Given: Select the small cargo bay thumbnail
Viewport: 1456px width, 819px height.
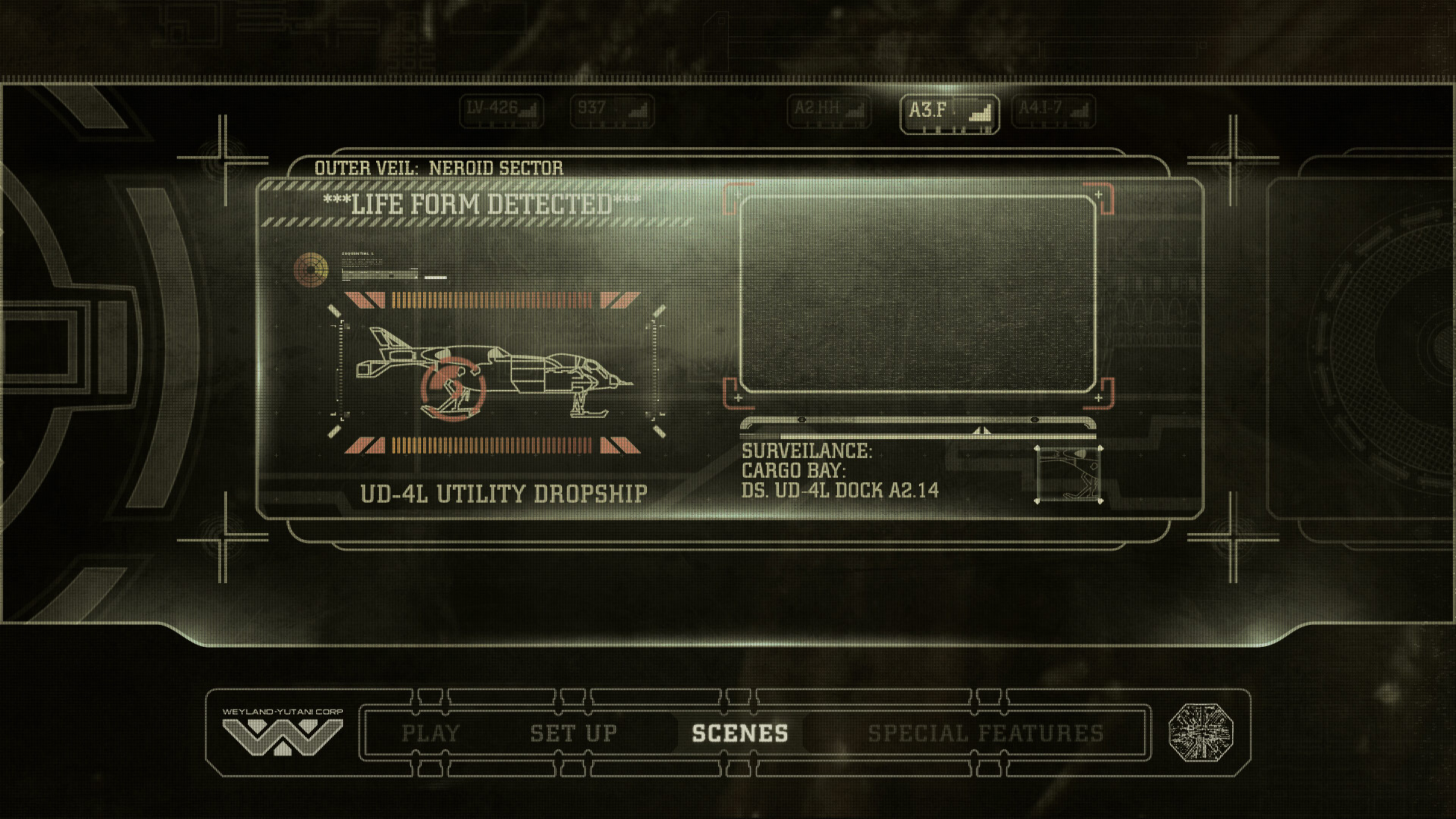Looking at the screenshot, I should click(x=1068, y=475).
